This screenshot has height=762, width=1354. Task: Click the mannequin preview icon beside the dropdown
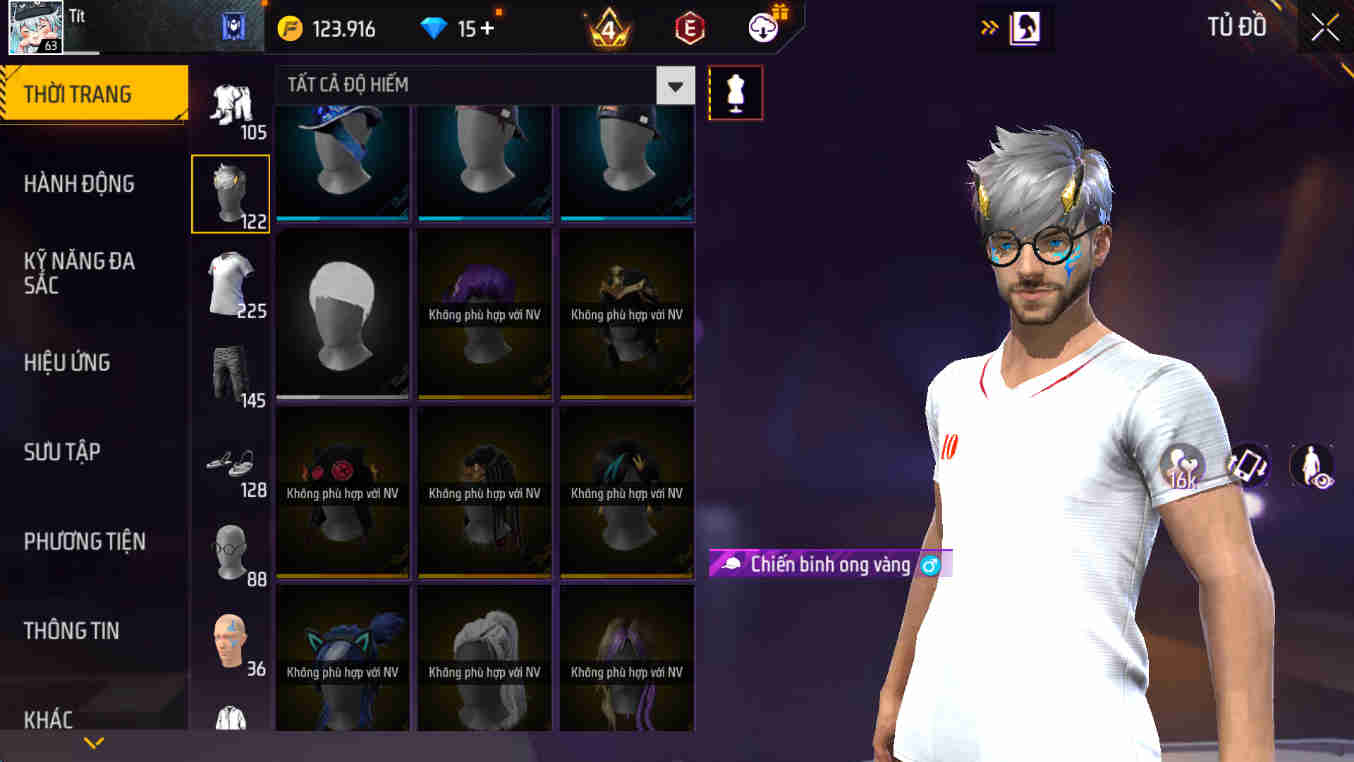click(736, 92)
